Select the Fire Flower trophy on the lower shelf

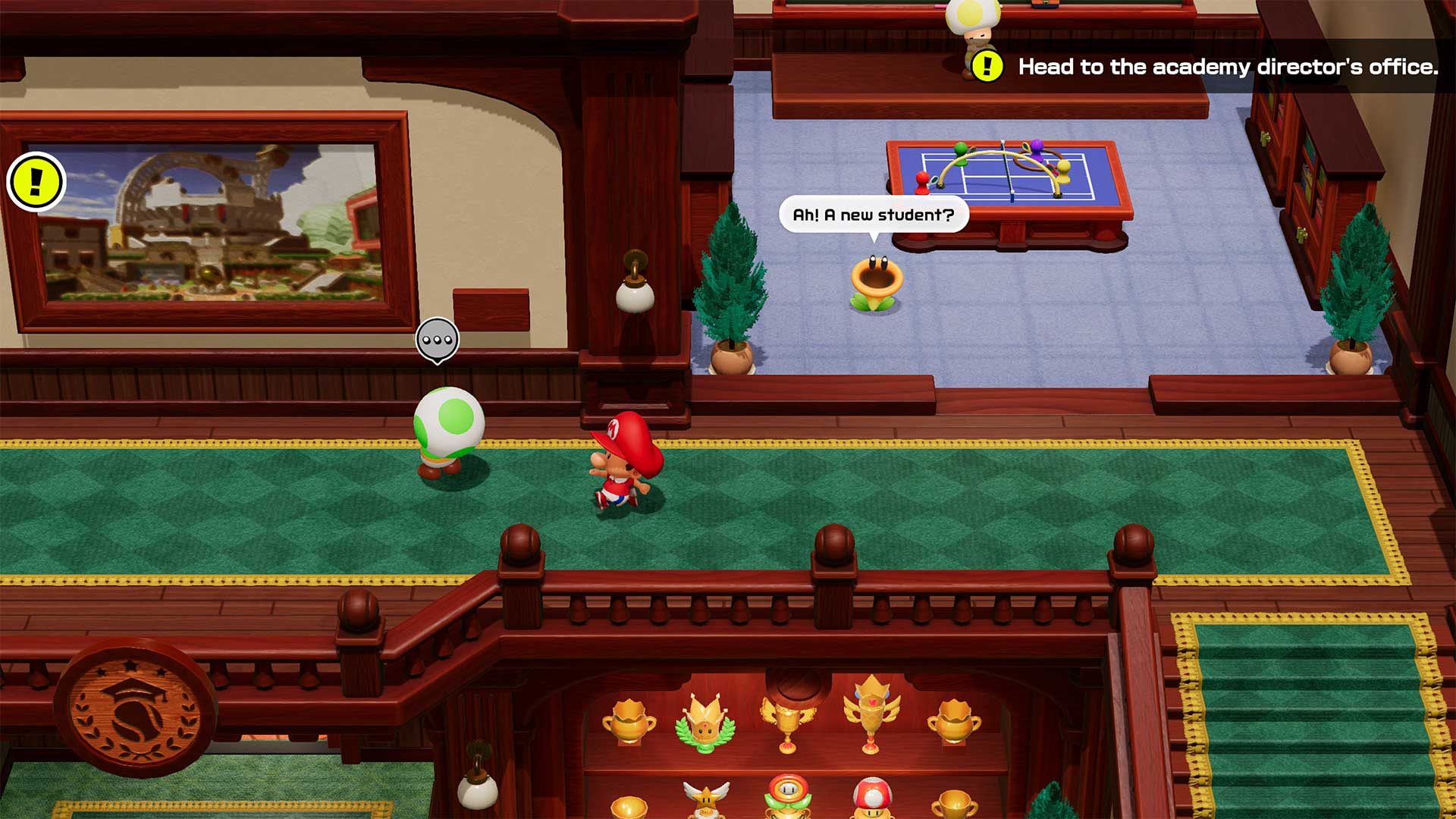click(786, 795)
